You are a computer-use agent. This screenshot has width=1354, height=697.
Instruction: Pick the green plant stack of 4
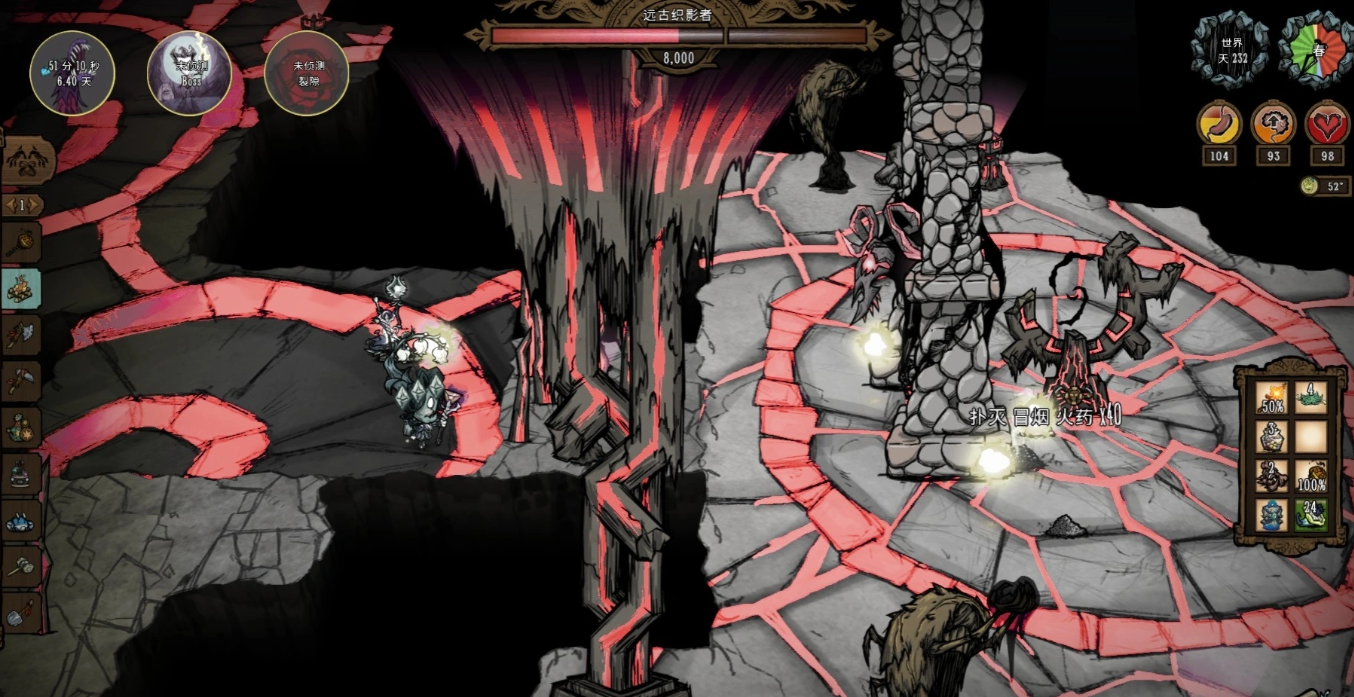(1311, 397)
